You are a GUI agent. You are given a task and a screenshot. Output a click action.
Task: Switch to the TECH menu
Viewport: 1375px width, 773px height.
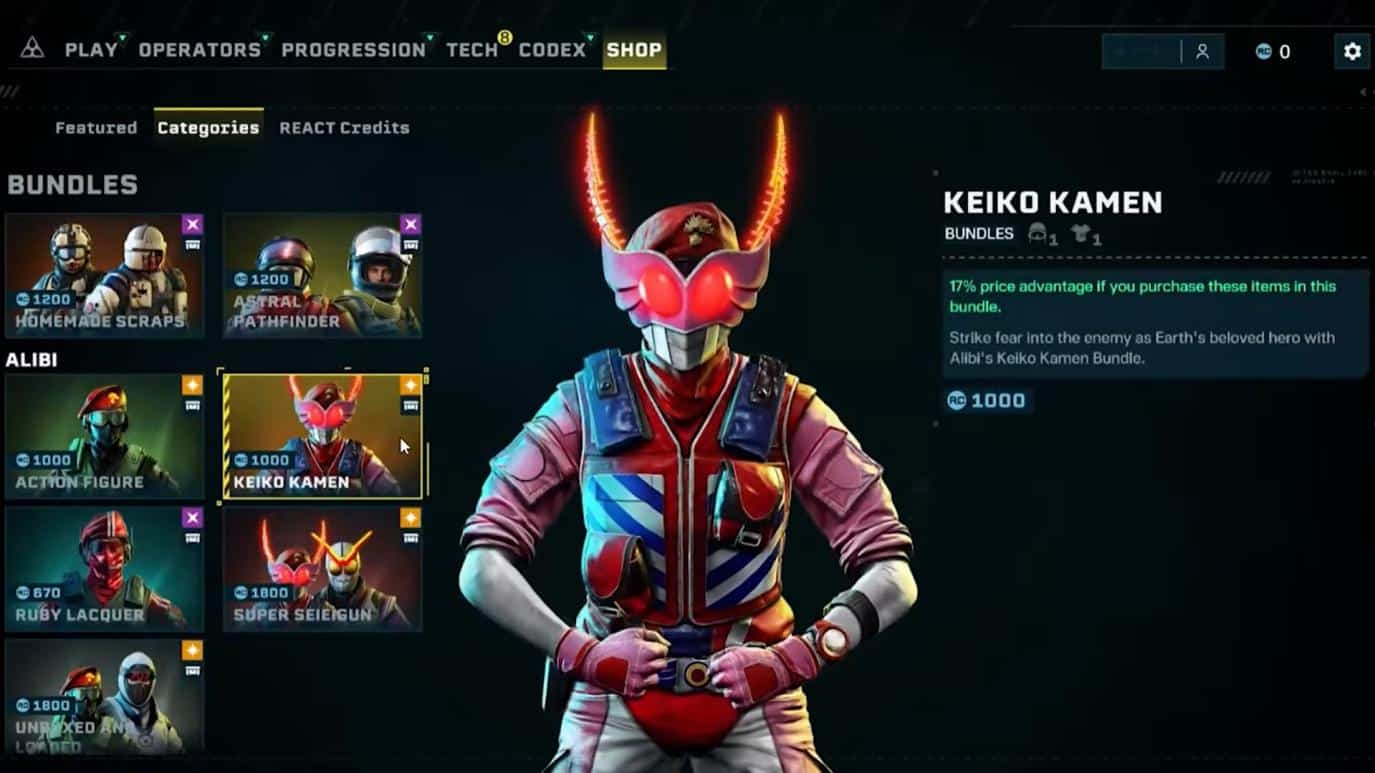point(472,50)
